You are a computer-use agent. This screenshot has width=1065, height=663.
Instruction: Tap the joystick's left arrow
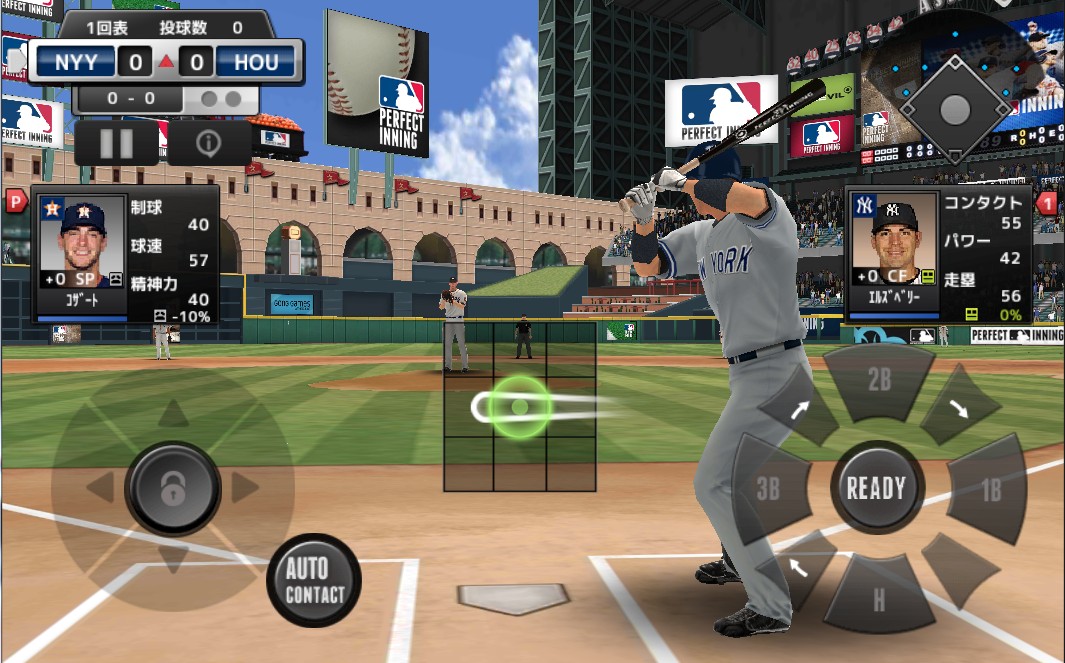100,488
